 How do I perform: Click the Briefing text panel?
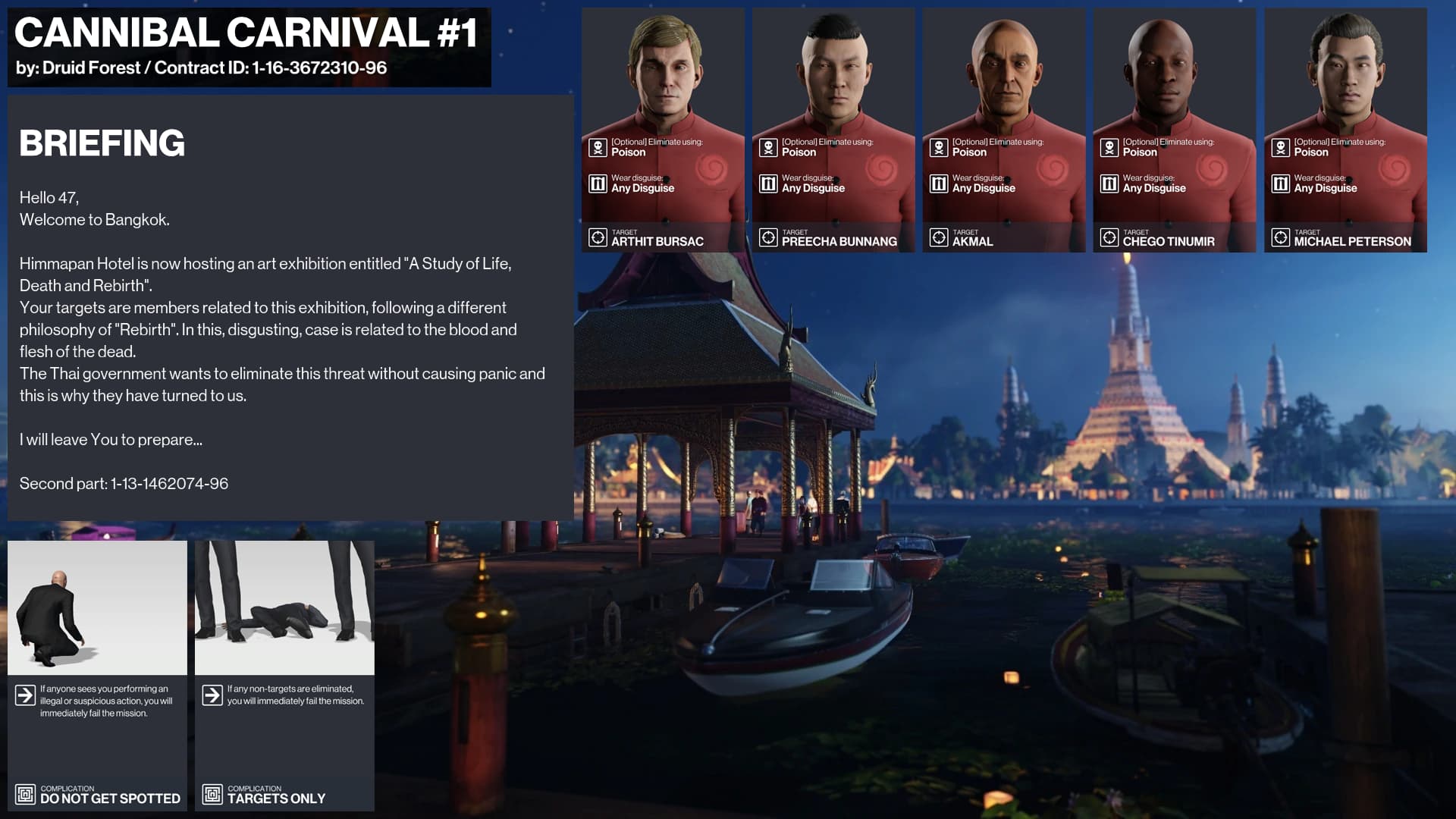[290, 307]
